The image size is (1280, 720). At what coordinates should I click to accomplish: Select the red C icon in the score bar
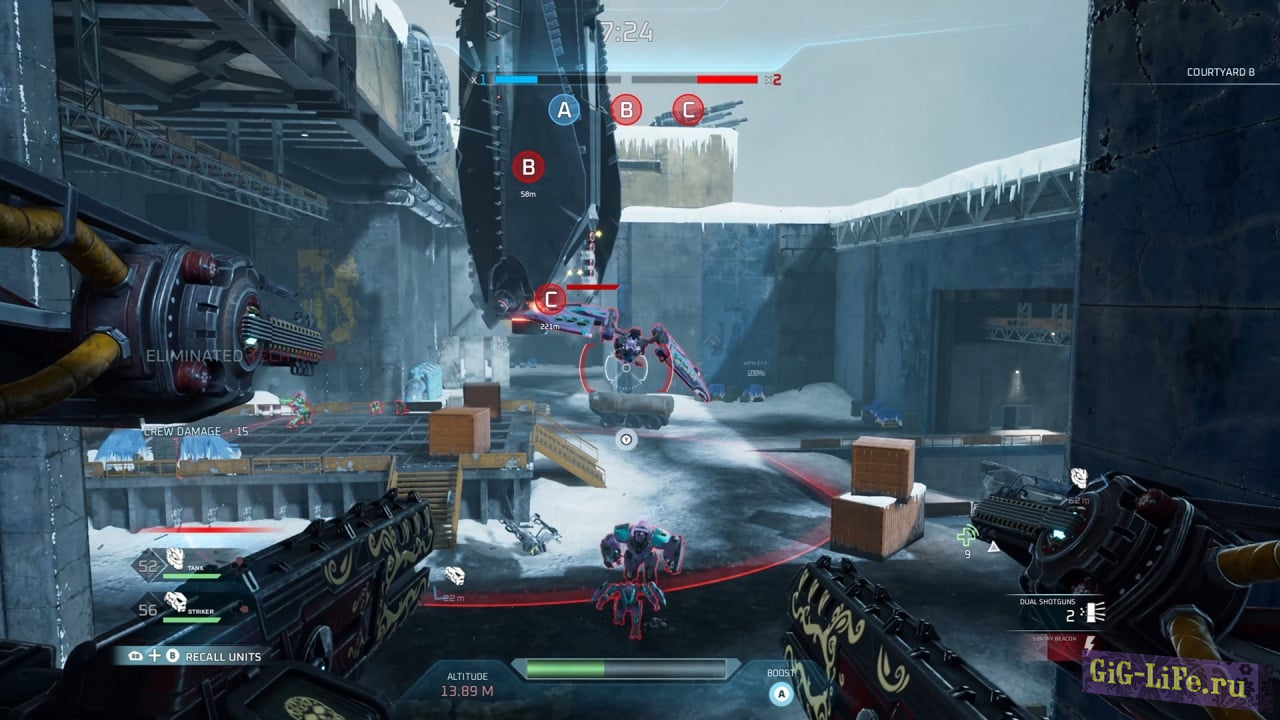pyautogui.click(x=688, y=110)
